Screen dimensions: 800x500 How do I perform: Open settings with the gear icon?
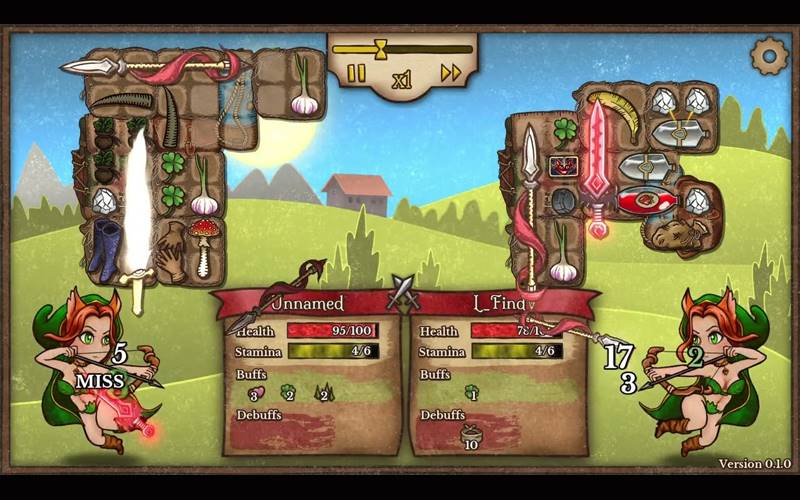769,56
